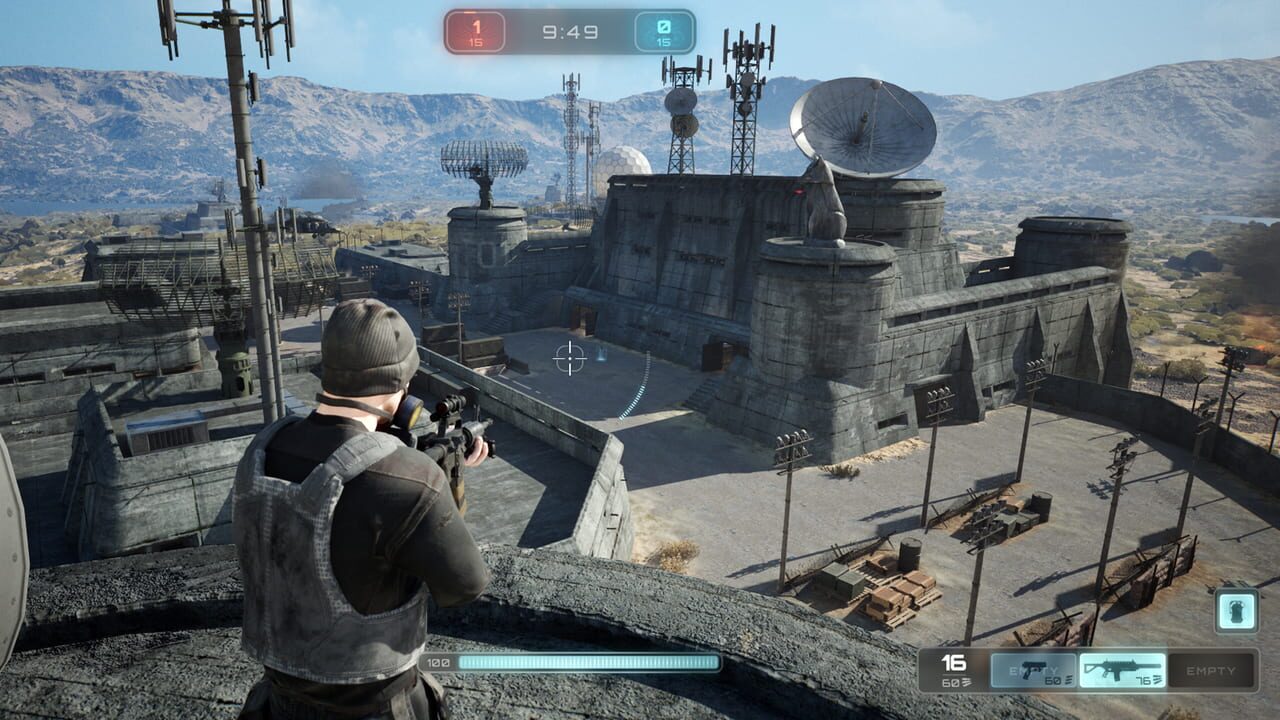Select the pistol weapon slot
The width and height of the screenshot is (1280, 720).
point(1033,670)
